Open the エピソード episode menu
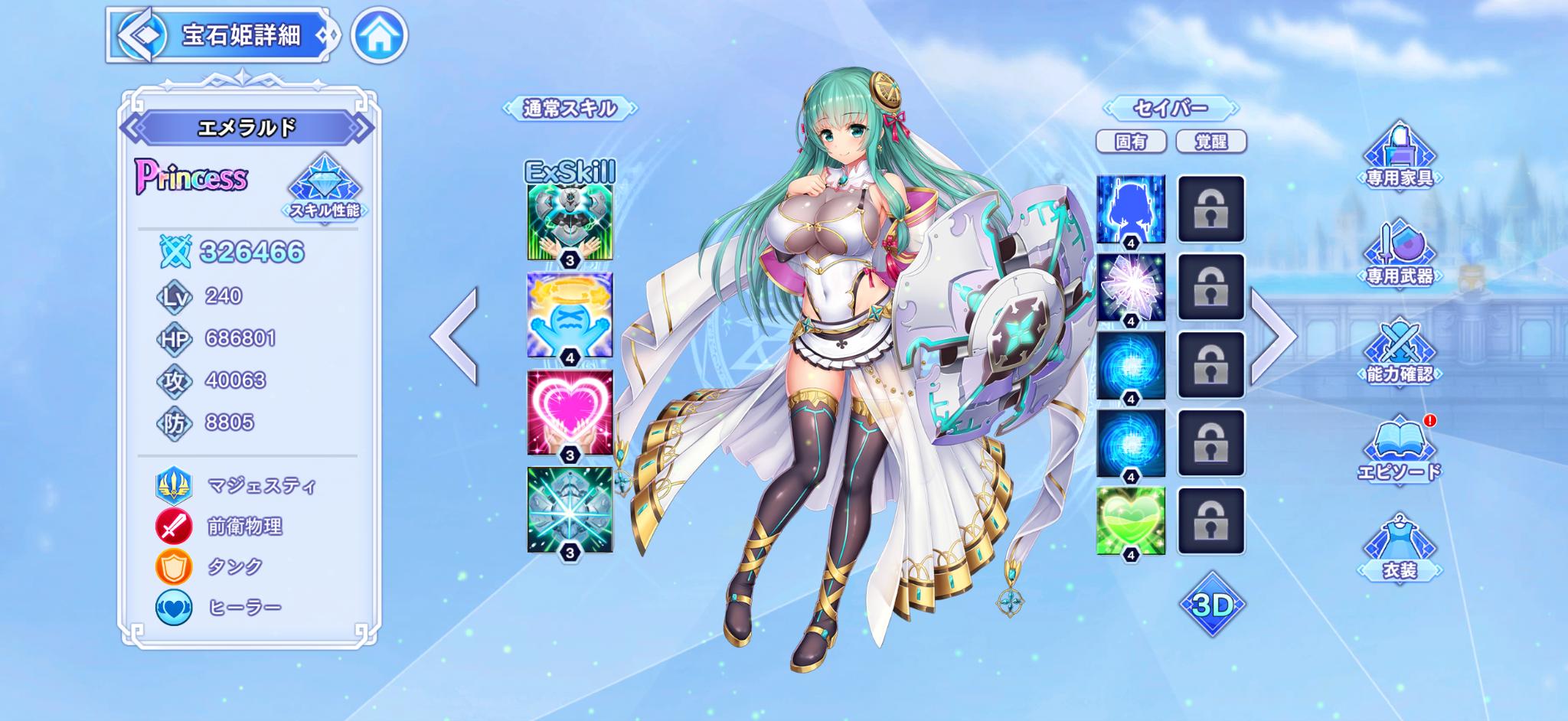This screenshot has height=721, width=1568. (1400, 451)
